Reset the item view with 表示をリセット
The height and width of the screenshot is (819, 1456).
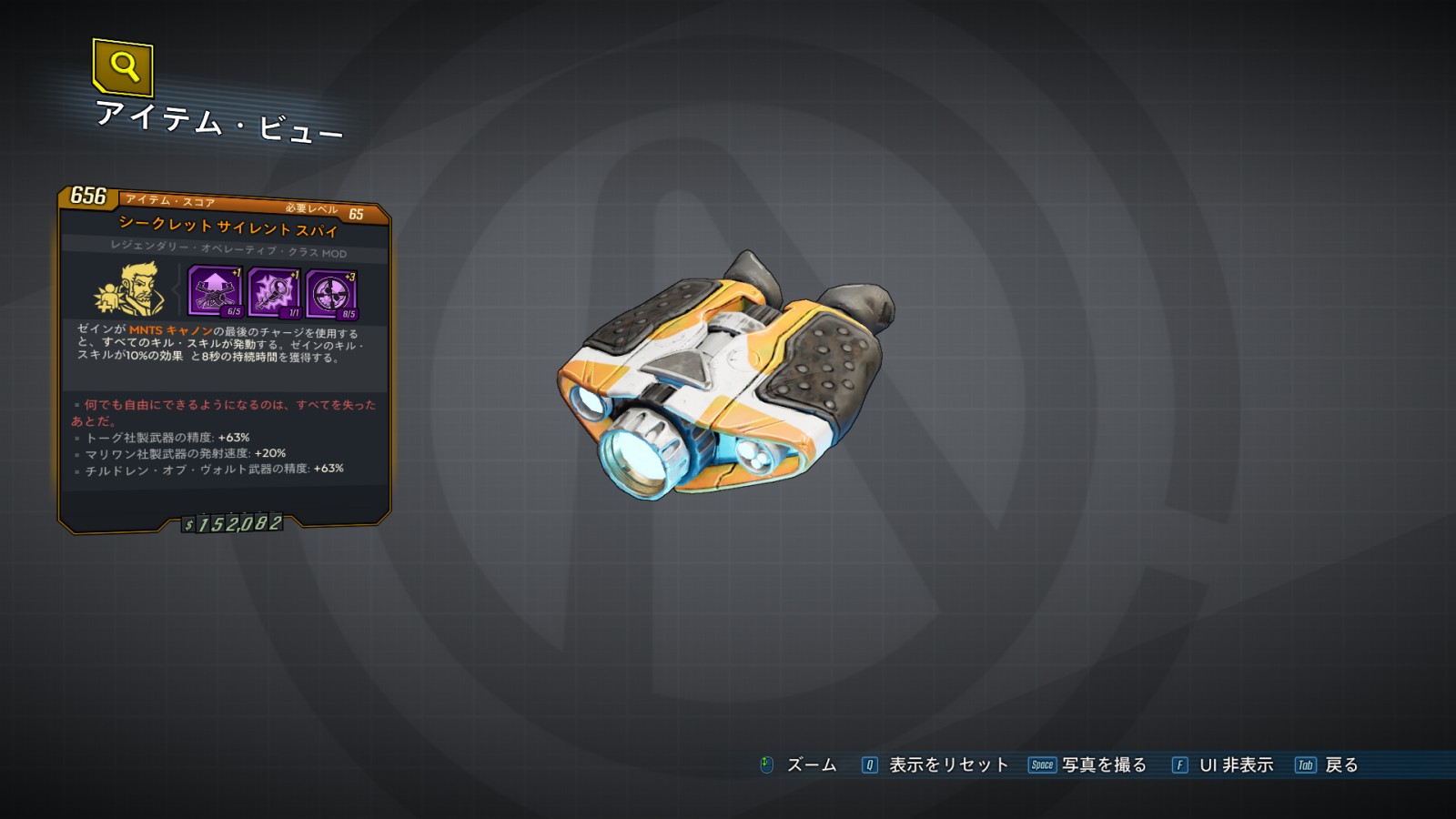click(935, 765)
